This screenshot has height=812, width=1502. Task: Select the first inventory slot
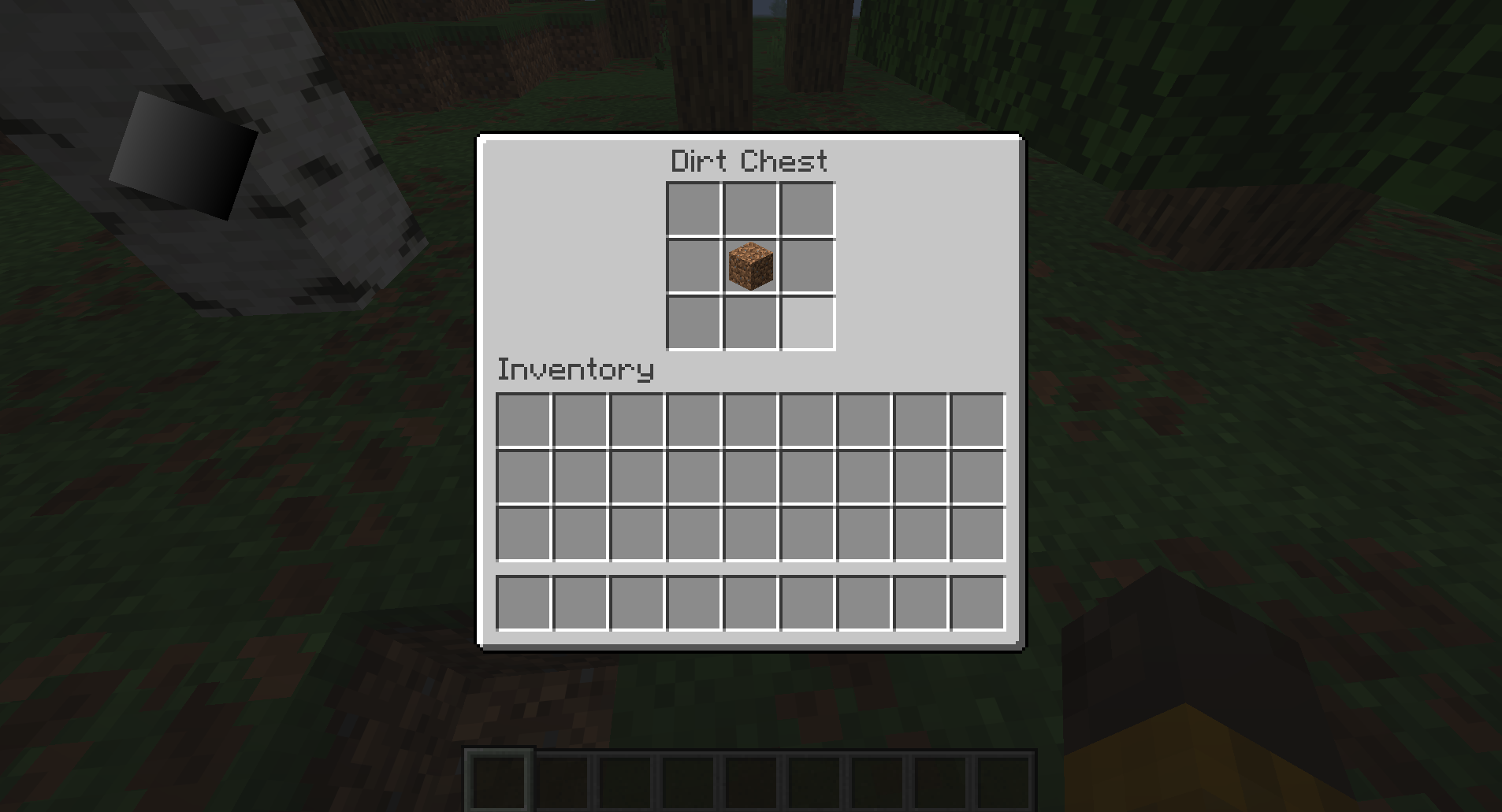[522, 418]
